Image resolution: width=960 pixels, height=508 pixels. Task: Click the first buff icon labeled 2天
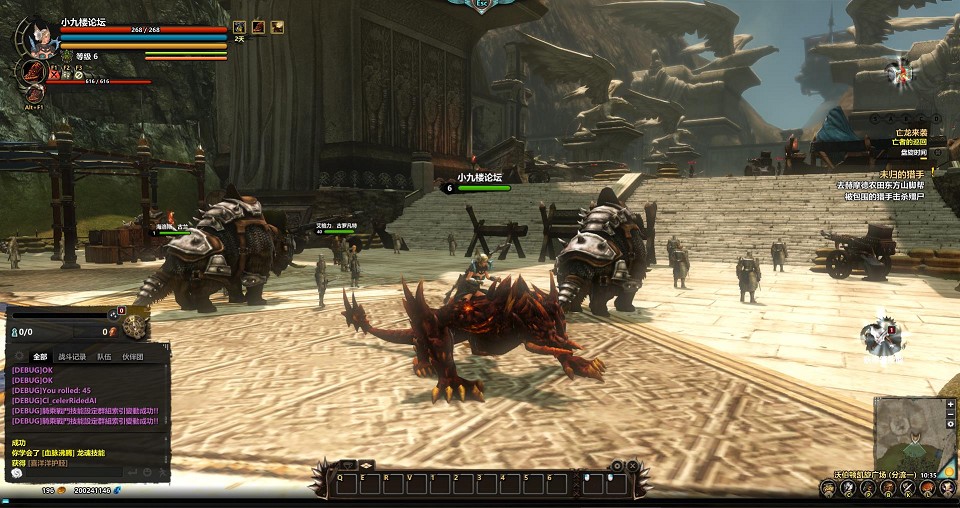point(239,27)
